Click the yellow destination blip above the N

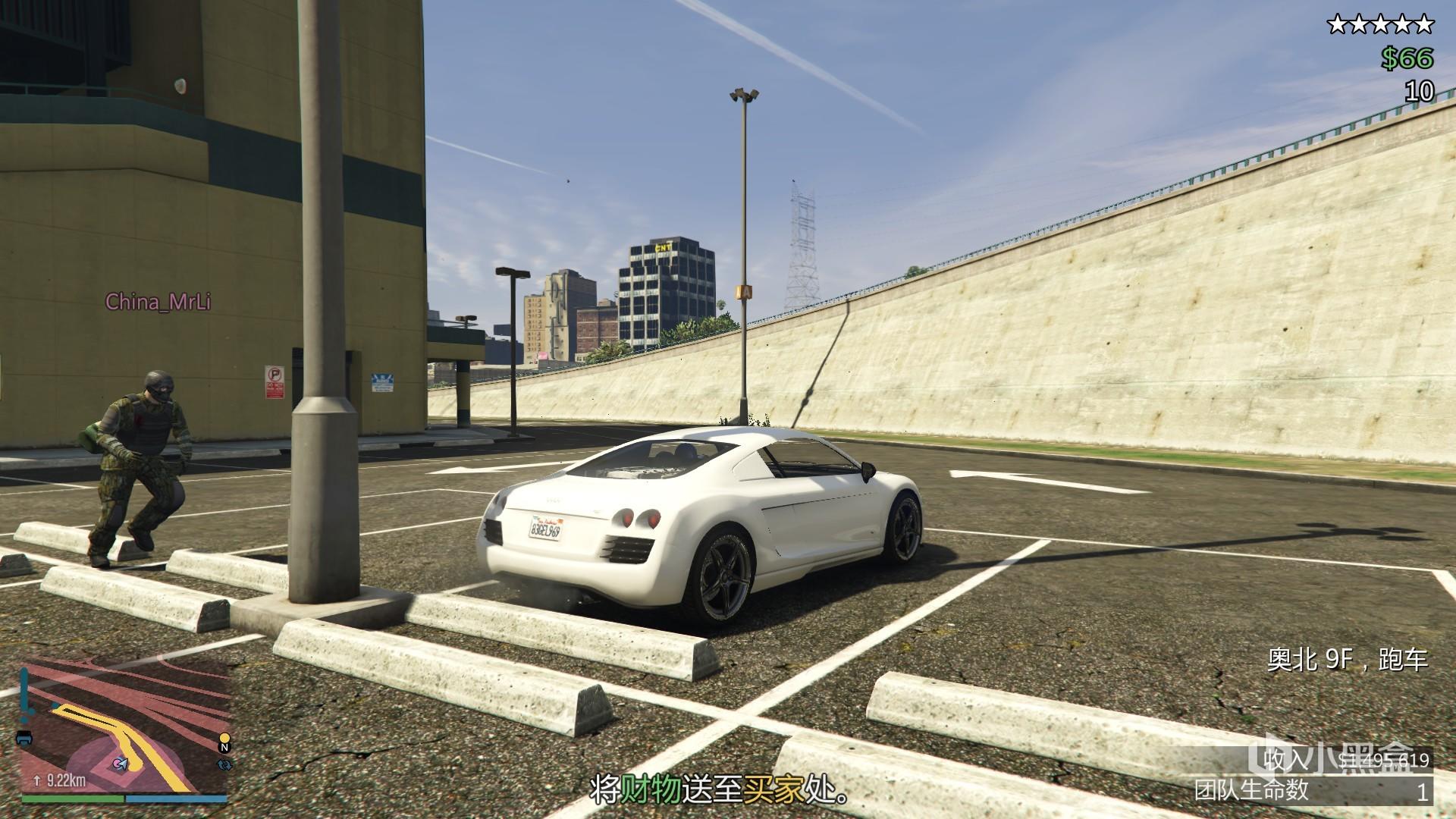224,736
